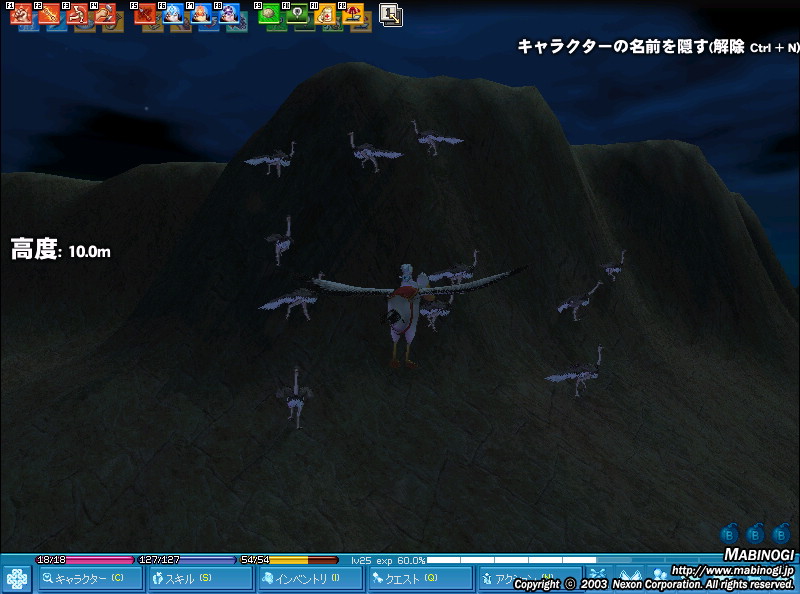Activate the F10 dark green skill icon
The height and width of the screenshot is (594, 800).
coord(297,15)
